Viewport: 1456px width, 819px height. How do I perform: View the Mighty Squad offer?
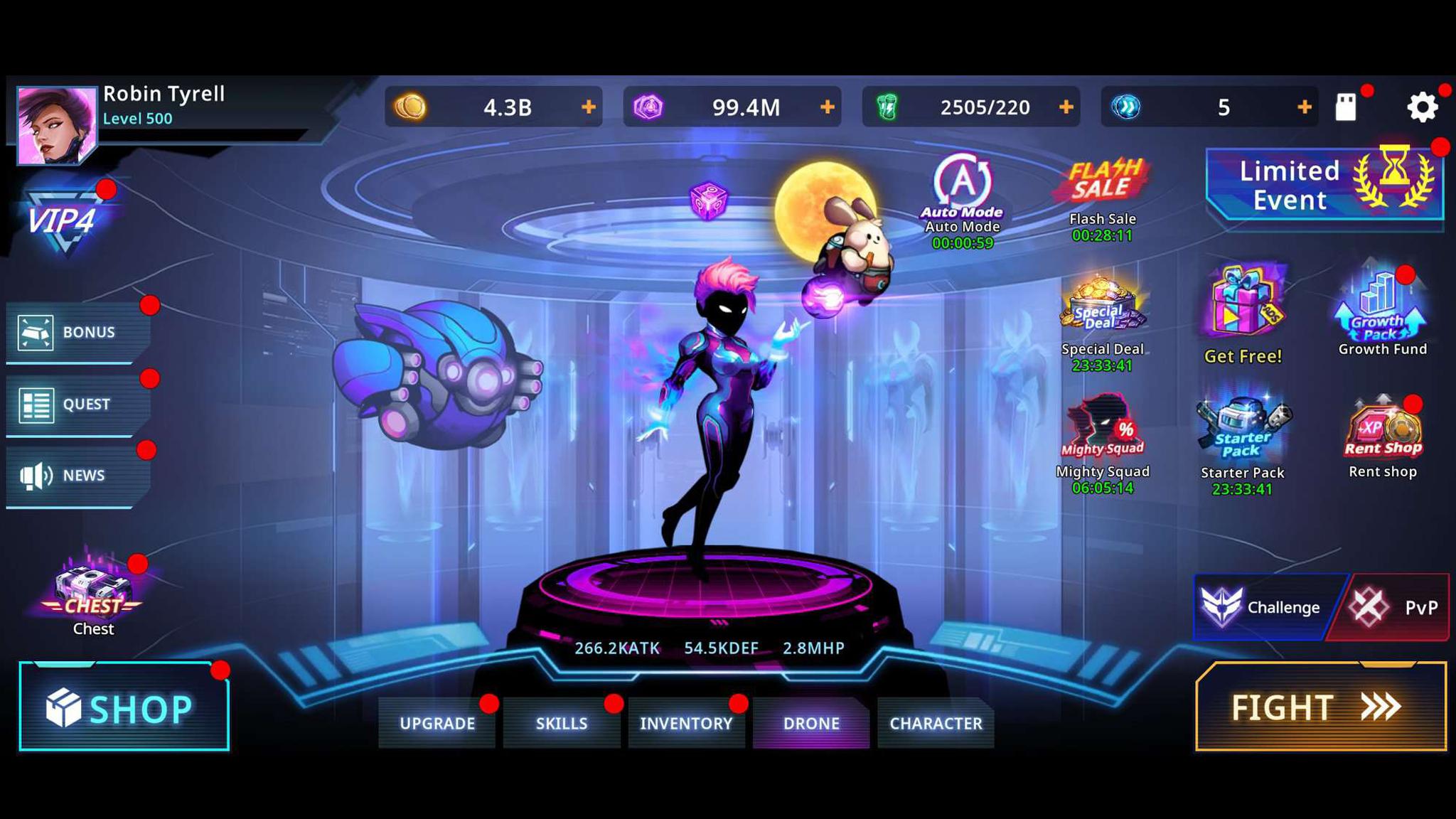(x=1103, y=430)
